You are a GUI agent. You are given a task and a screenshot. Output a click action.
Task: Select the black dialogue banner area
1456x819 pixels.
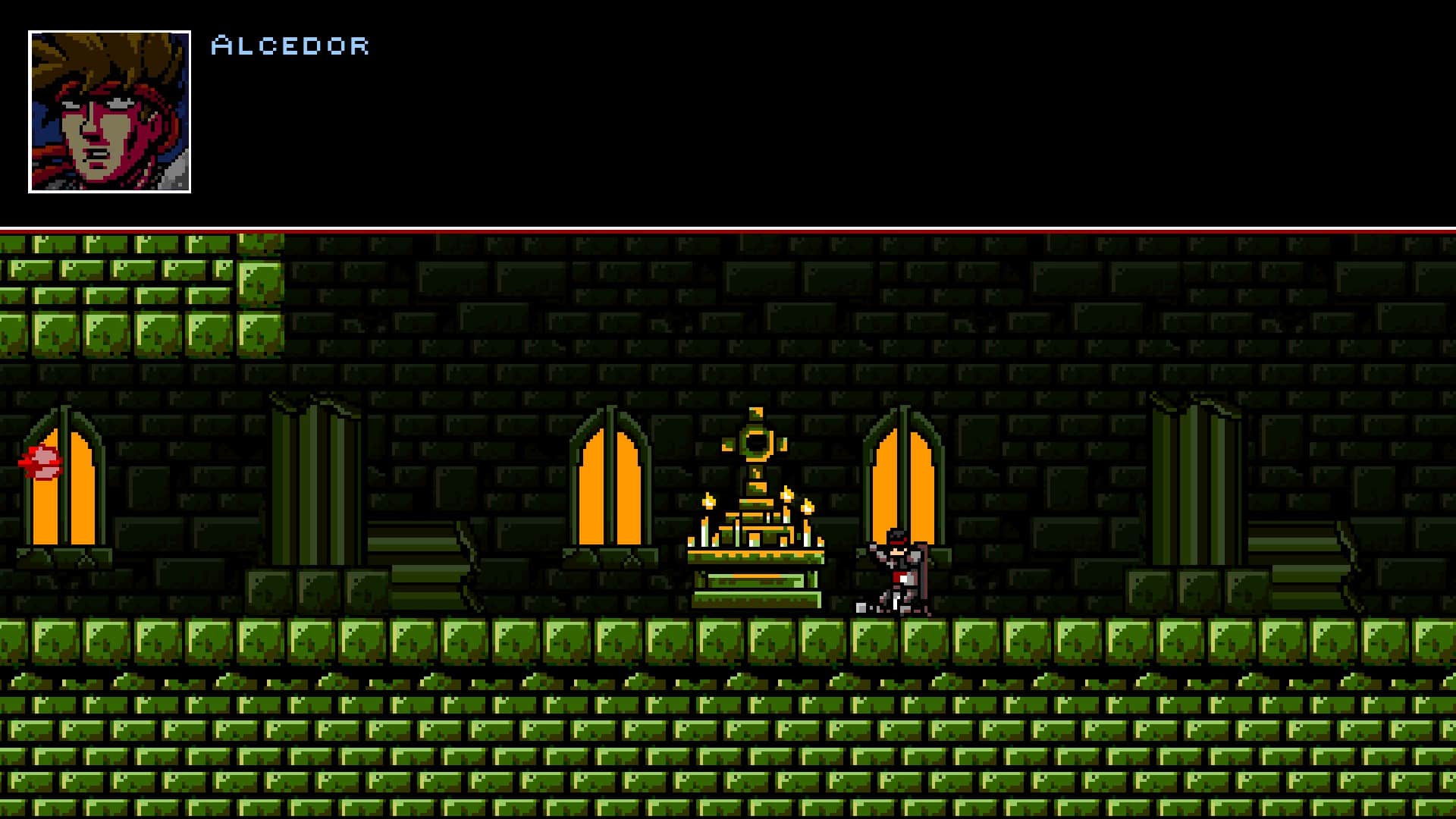tap(728, 114)
